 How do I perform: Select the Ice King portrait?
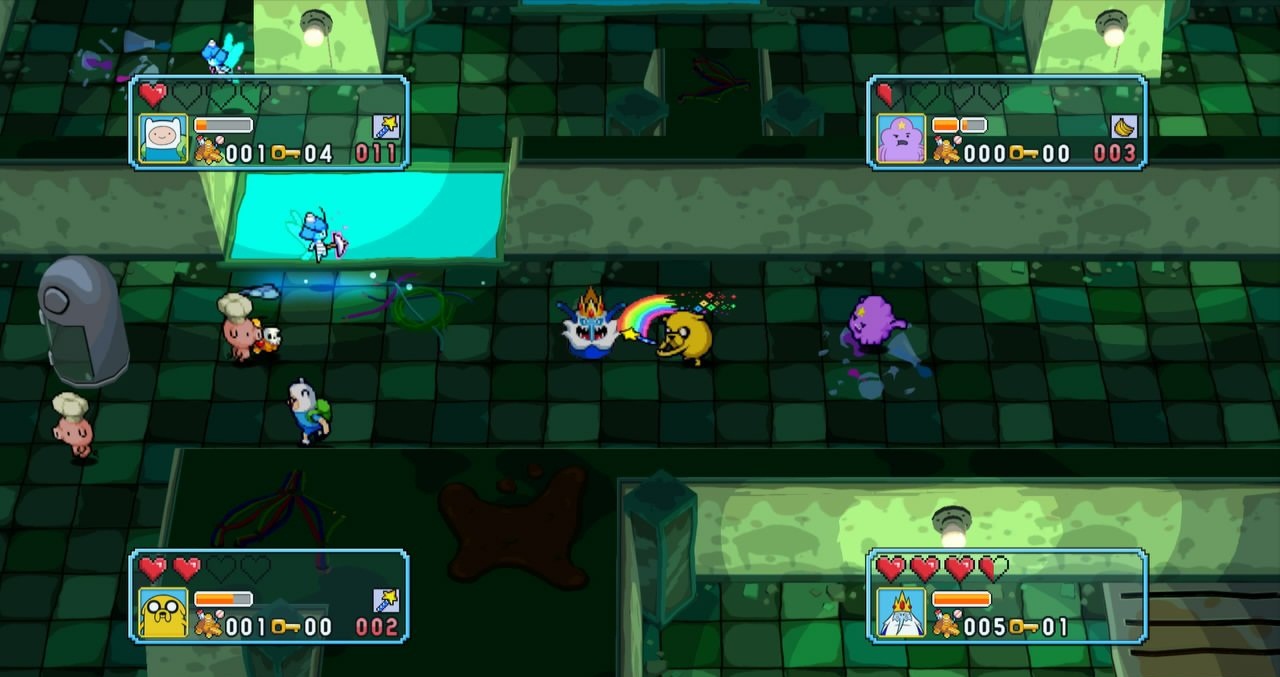tap(901, 612)
